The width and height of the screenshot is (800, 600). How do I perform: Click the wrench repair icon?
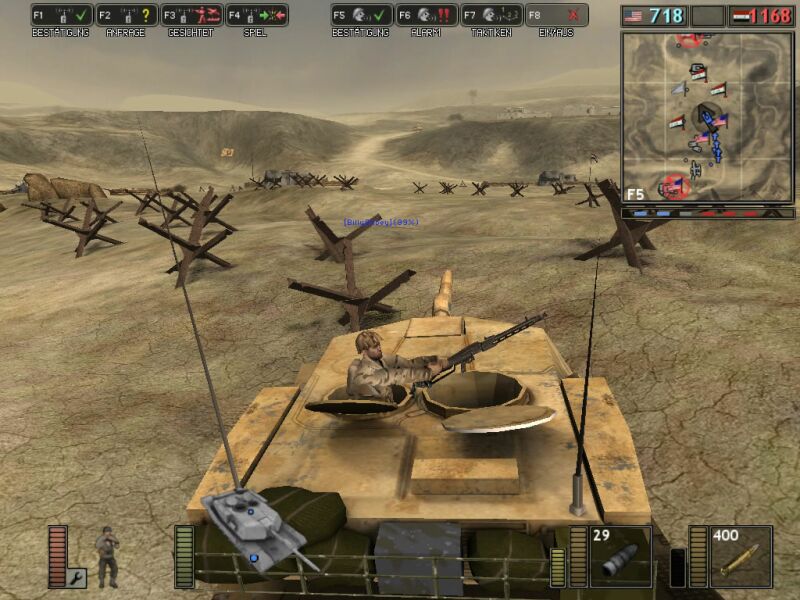(77, 577)
